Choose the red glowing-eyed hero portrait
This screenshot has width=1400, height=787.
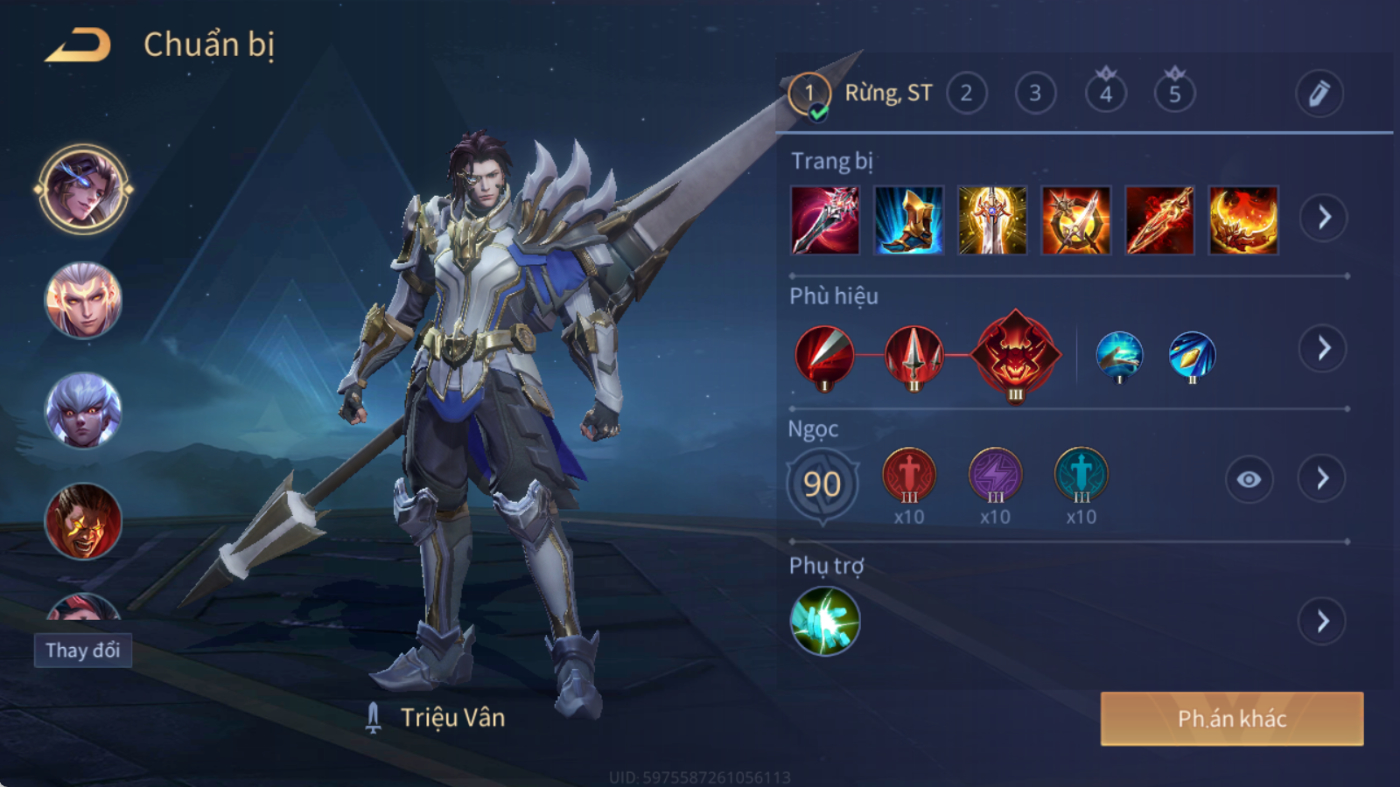click(83, 521)
